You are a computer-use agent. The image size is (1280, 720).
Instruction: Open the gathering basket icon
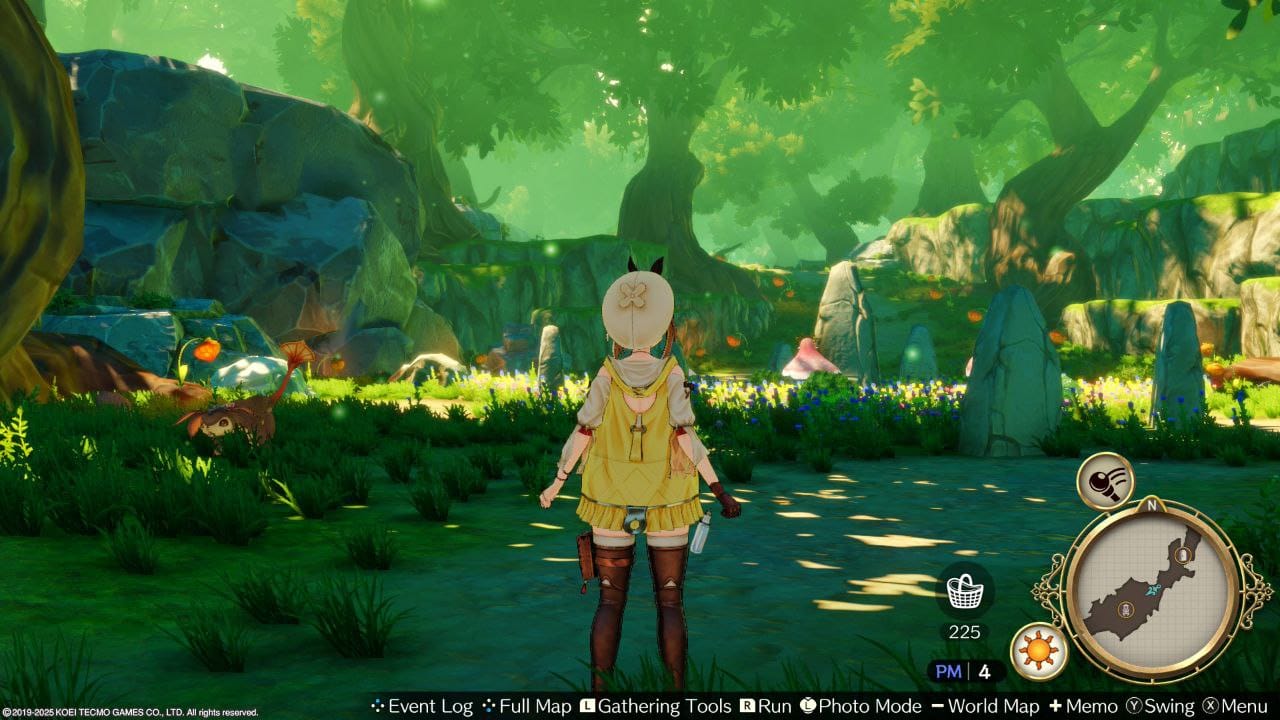click(964, 591)
